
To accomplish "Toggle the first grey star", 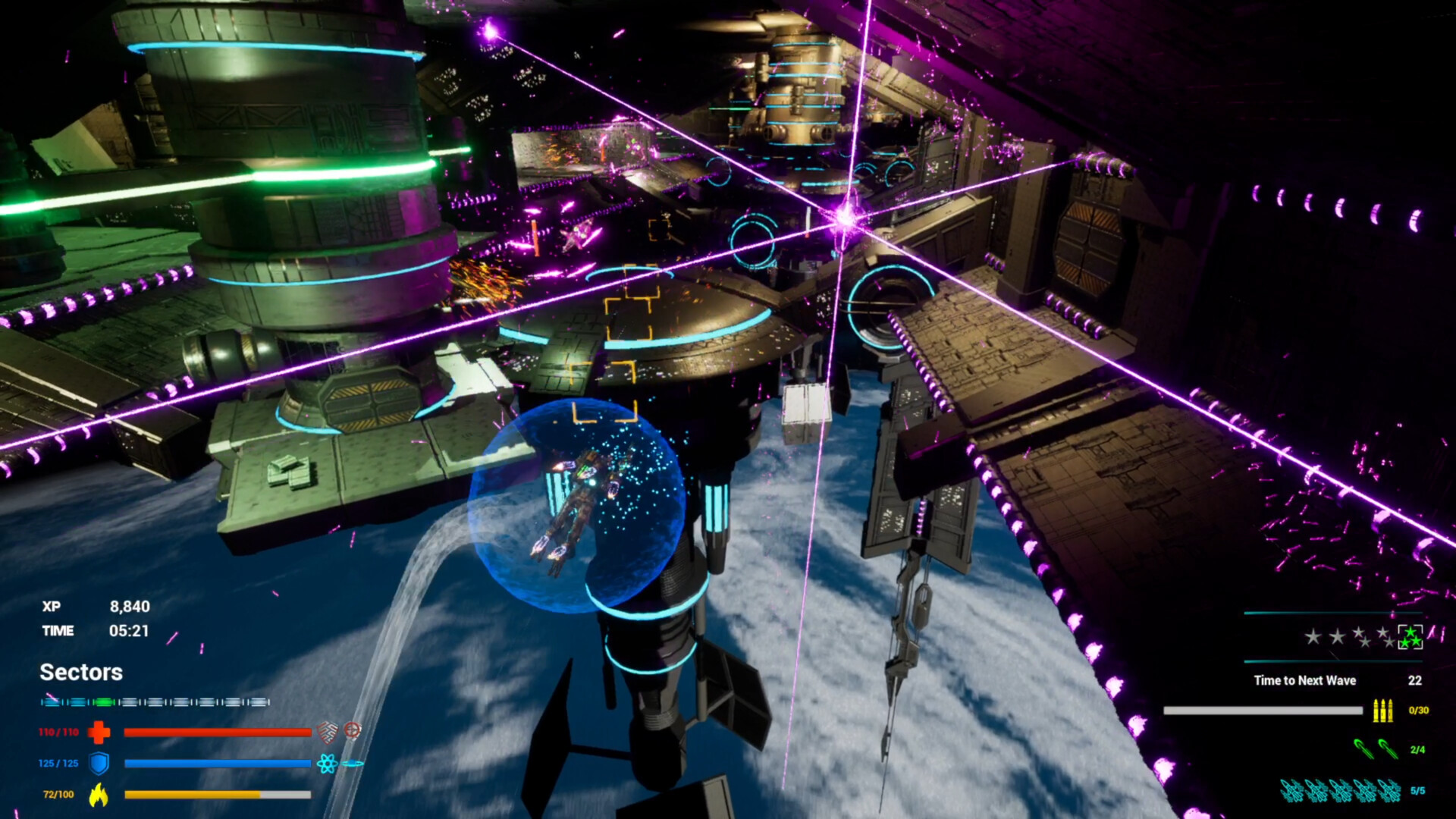I will point(1313,635).
